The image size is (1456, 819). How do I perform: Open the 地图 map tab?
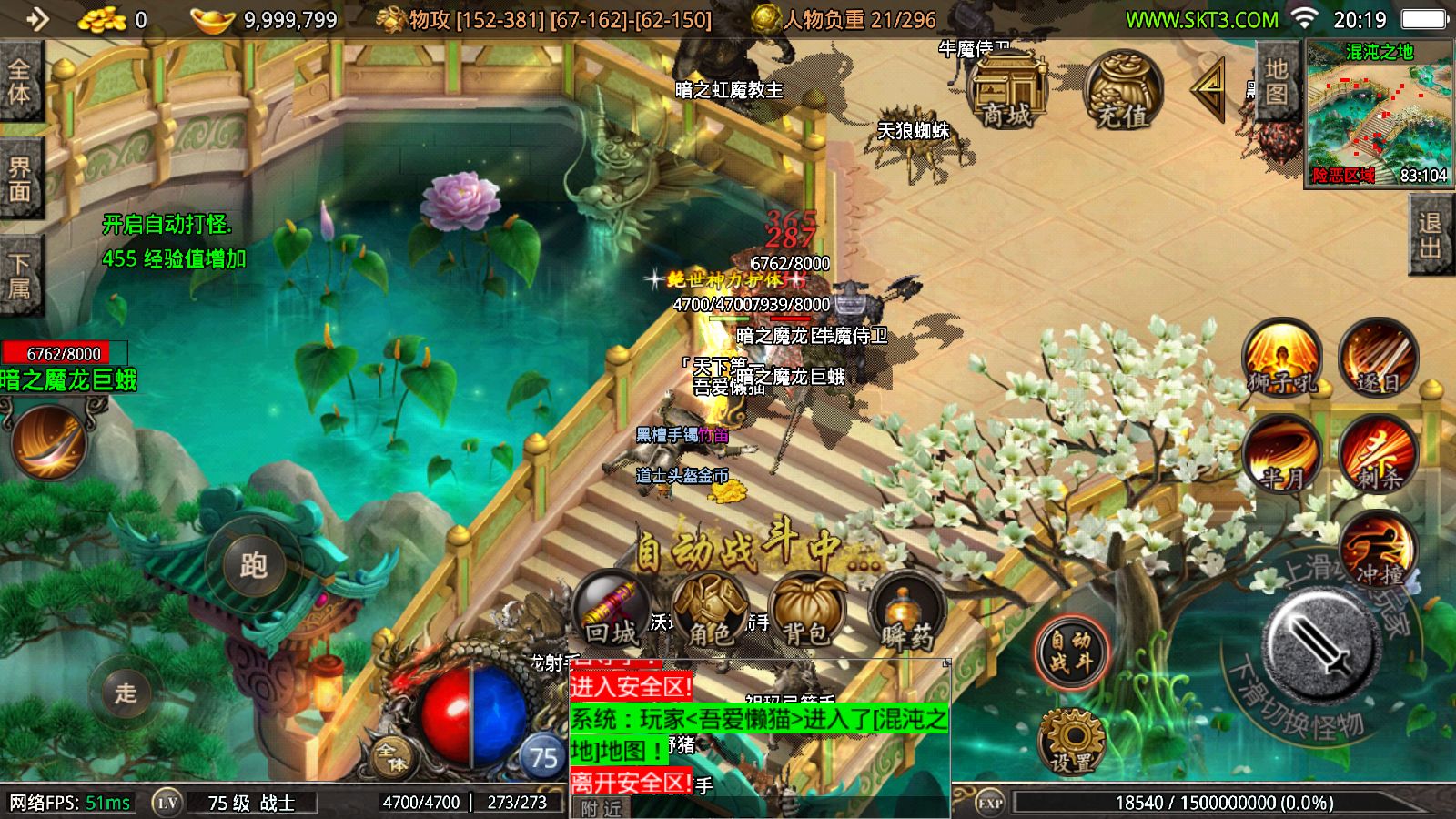[x=1276, y=82]
